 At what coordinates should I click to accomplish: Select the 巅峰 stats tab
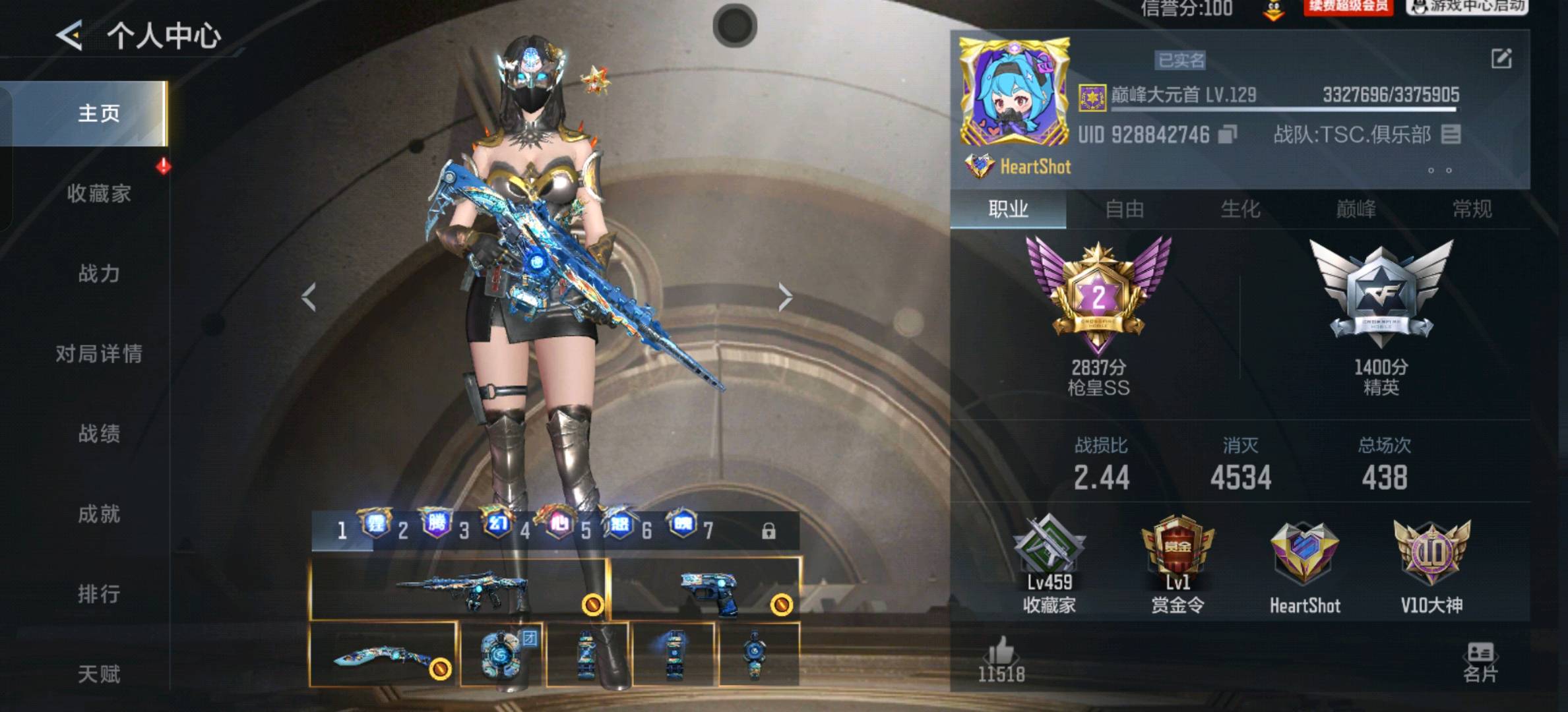pyautogui.click(x=1356, y=210)
